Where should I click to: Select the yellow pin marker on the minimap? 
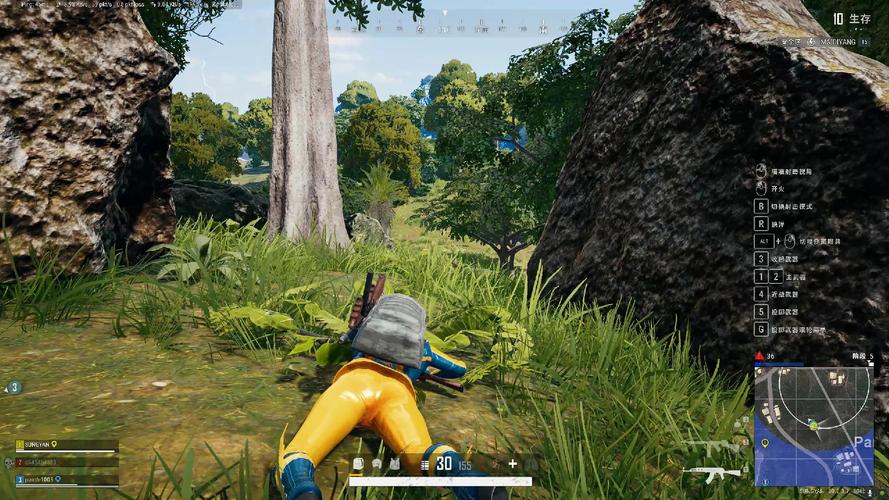[765, 442]
